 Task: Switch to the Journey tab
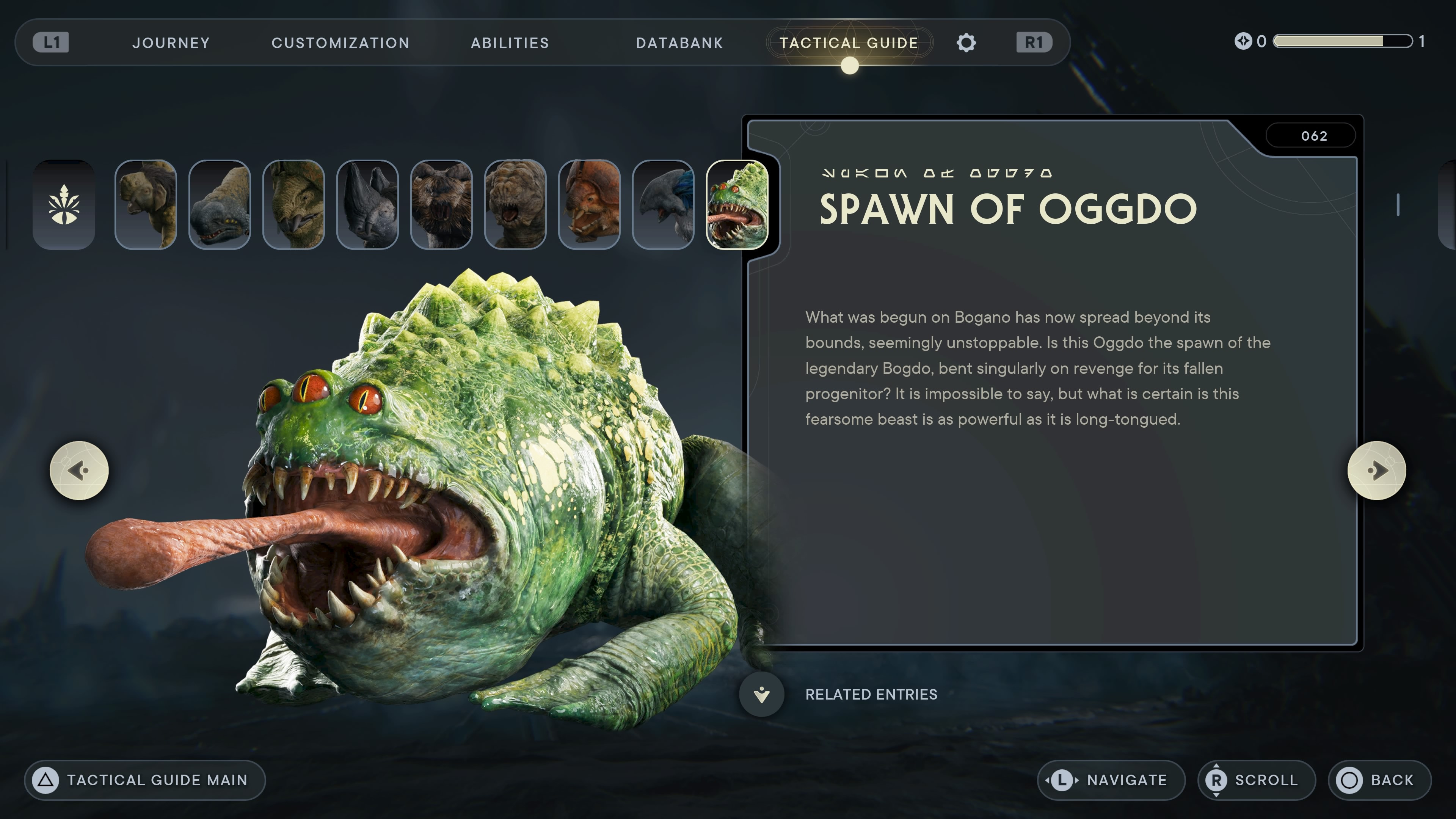(171, 43)
